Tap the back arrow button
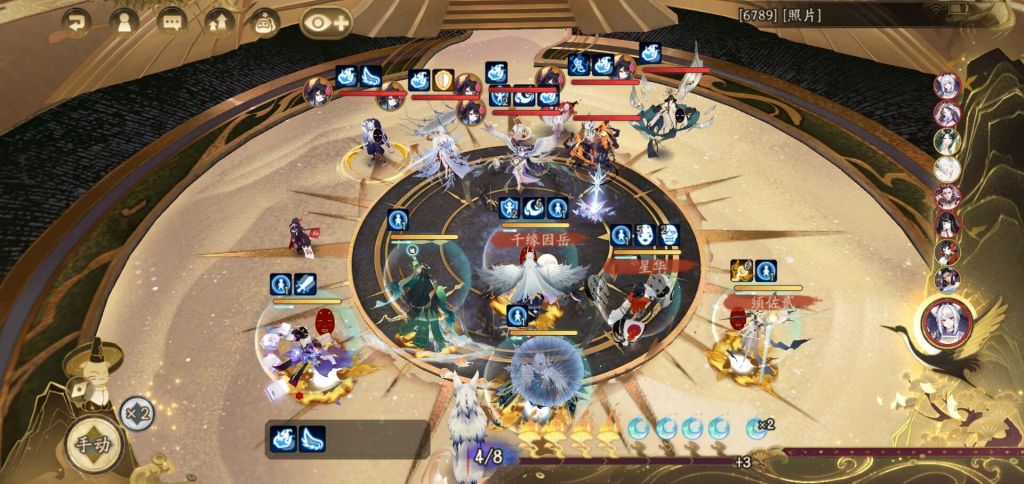1024x484 pixels. pos(75,20)
